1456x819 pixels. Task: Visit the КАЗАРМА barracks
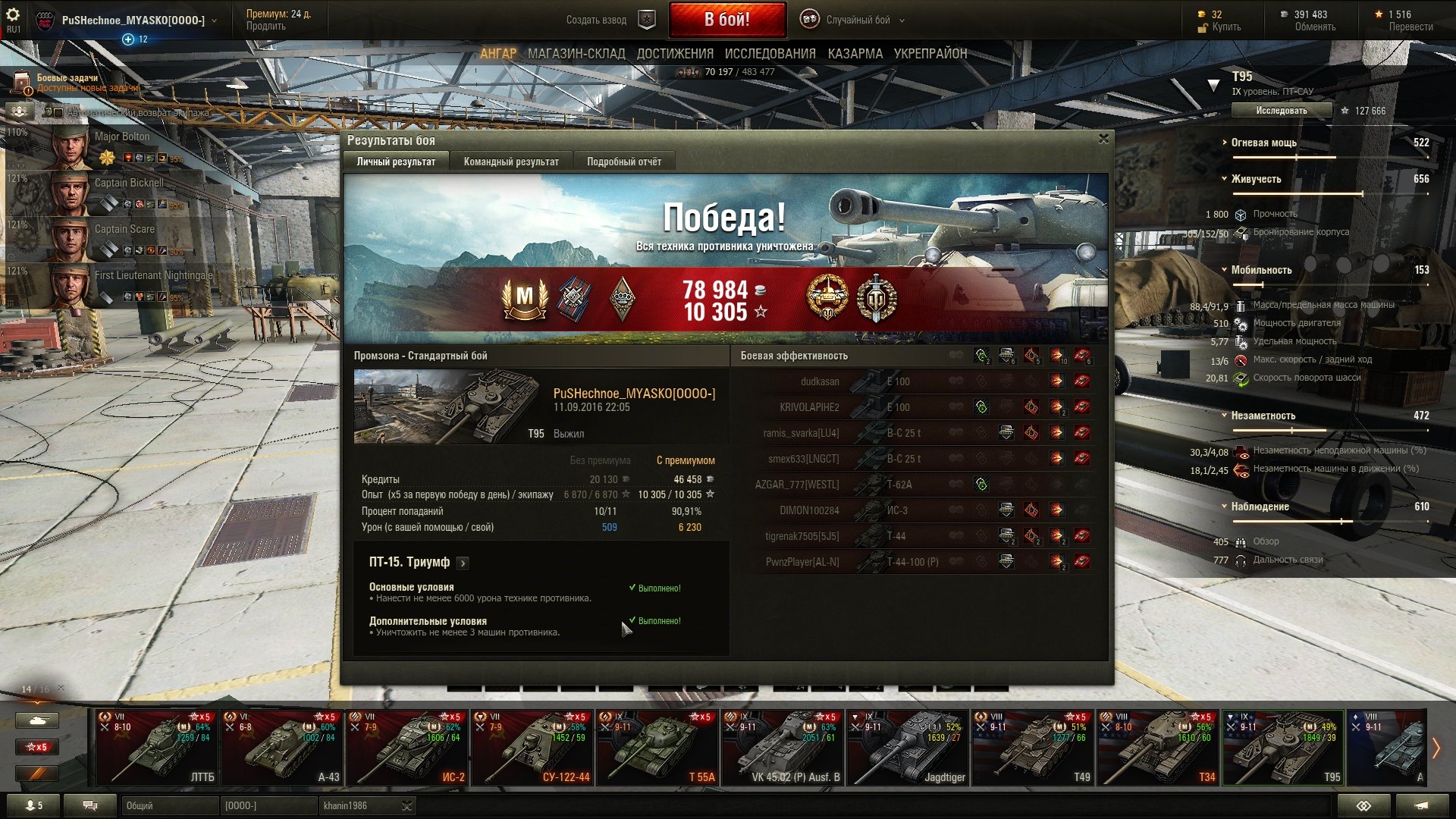point(855,54)
